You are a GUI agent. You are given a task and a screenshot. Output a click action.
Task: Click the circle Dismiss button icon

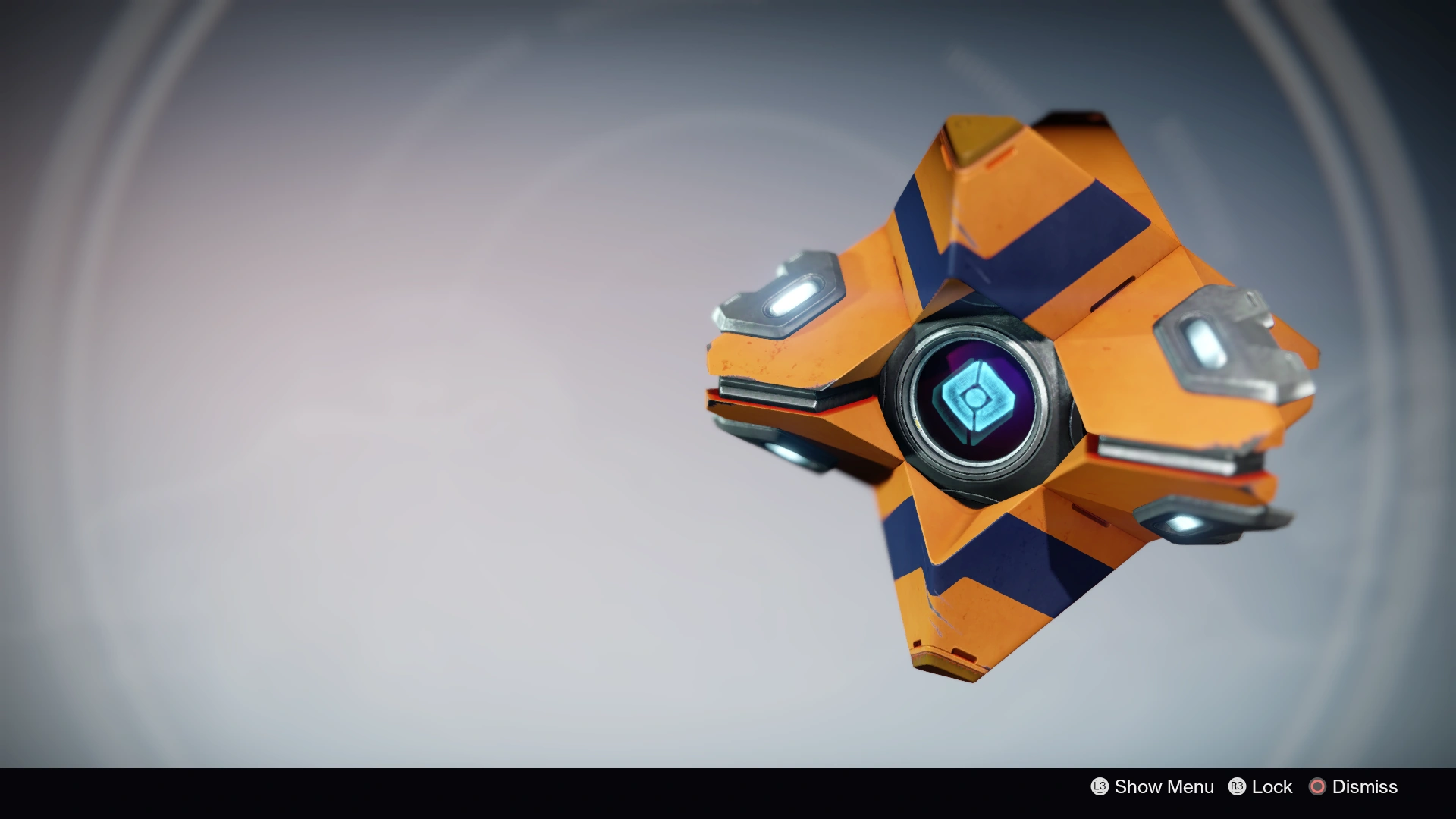pos(1318,786)
